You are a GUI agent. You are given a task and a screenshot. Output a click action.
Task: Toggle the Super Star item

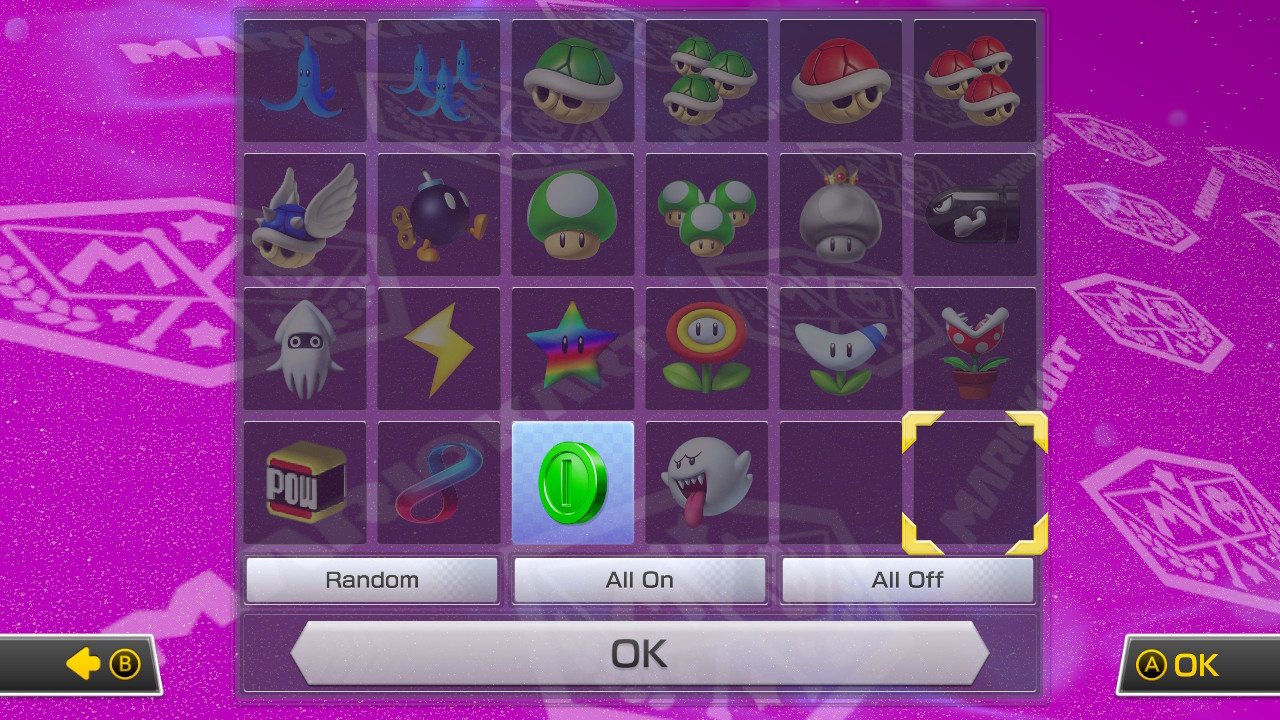pos(572,348)
